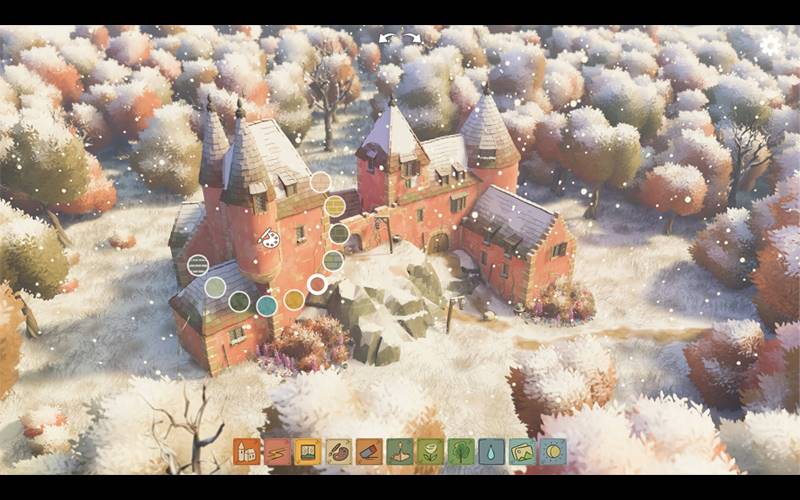
Task: Choose the flower planting tool
Action: click(x=430, y=452)
